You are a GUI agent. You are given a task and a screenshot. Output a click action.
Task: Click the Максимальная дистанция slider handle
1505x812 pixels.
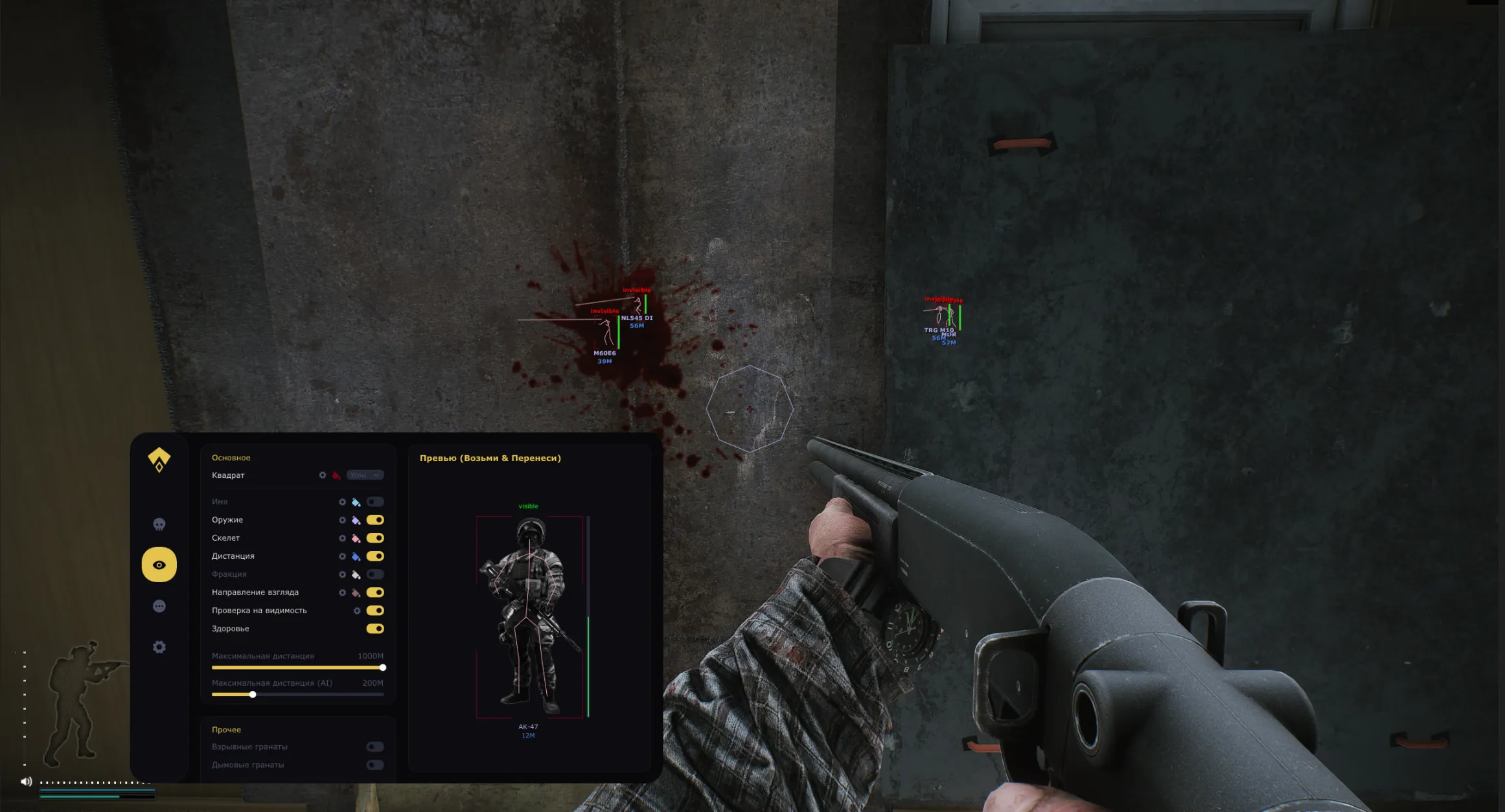point(384,668)
